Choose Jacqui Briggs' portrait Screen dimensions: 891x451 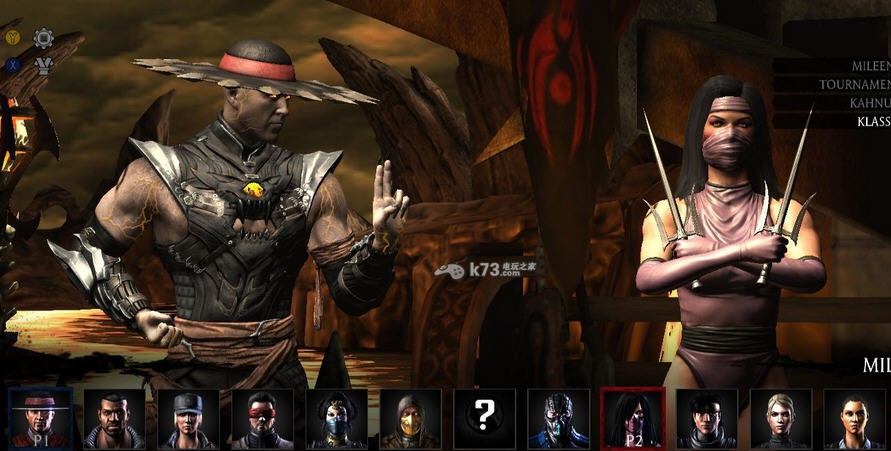tap(855, 418)
